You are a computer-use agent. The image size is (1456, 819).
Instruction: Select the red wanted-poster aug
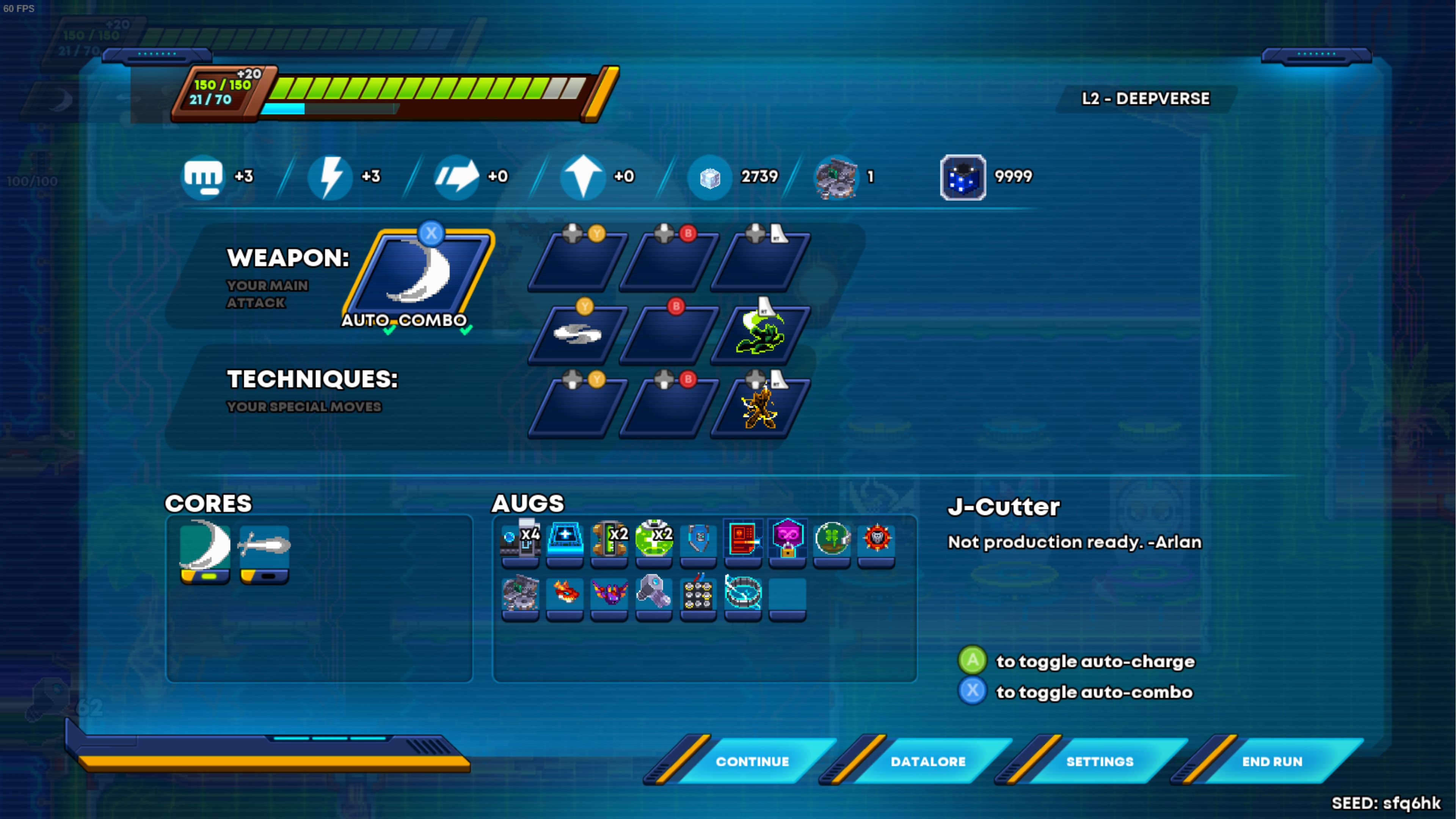pos(743,539)
